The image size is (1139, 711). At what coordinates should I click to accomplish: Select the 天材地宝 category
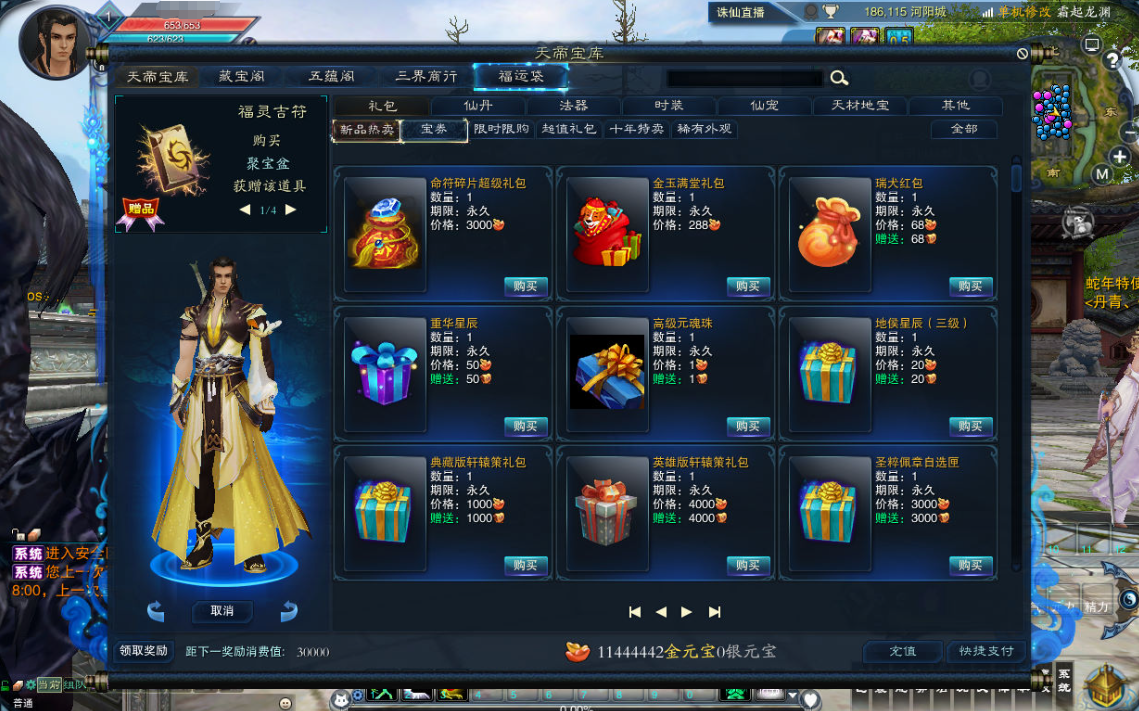[x=860, y=105]
